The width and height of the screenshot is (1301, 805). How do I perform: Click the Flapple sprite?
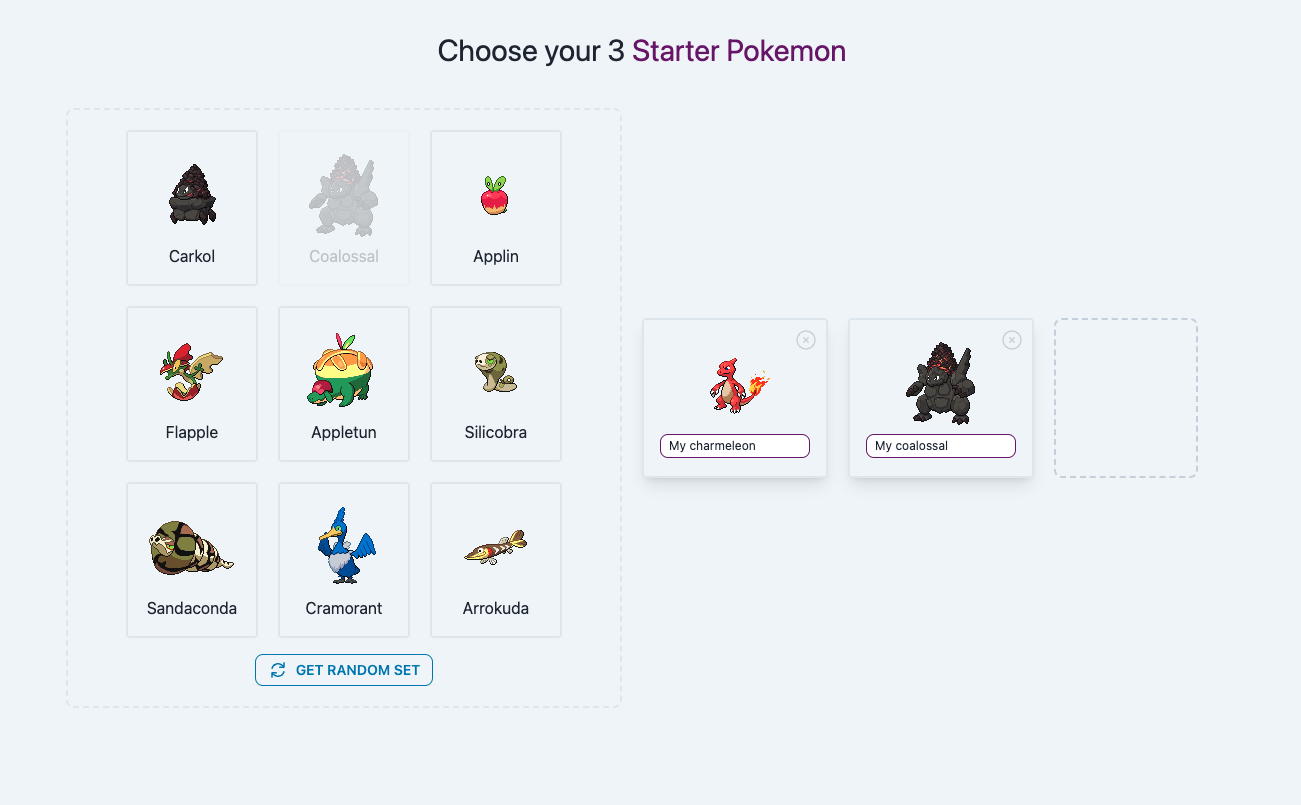click(x=192, y=370)
